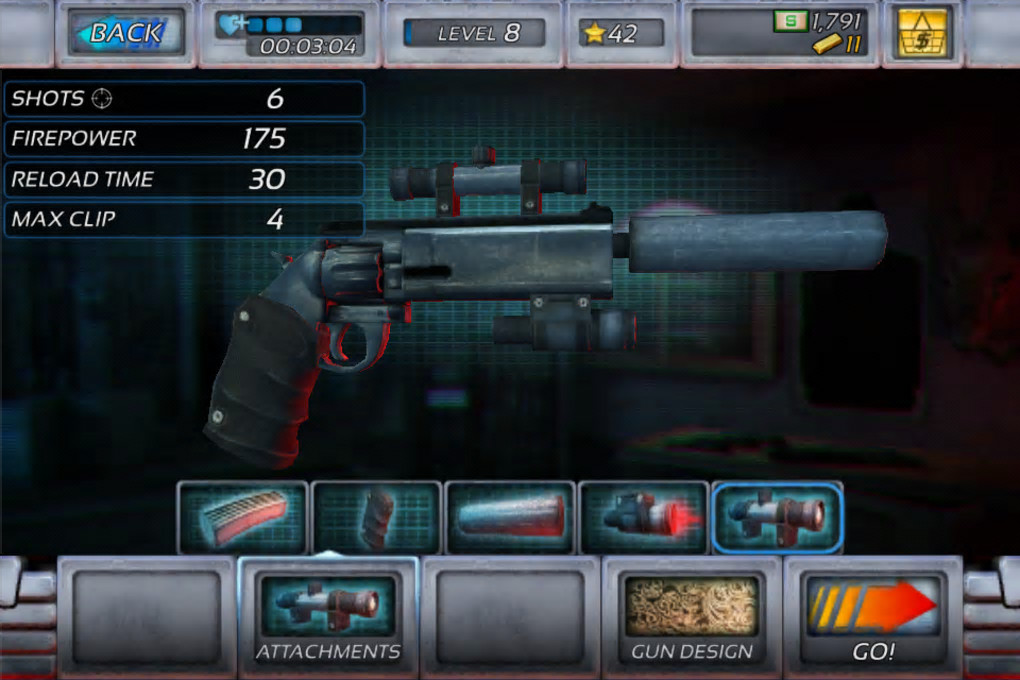Viewport: 1020px width, 680px height.
Task: Click the cash and gold balance panel
Action: (780, 33)
